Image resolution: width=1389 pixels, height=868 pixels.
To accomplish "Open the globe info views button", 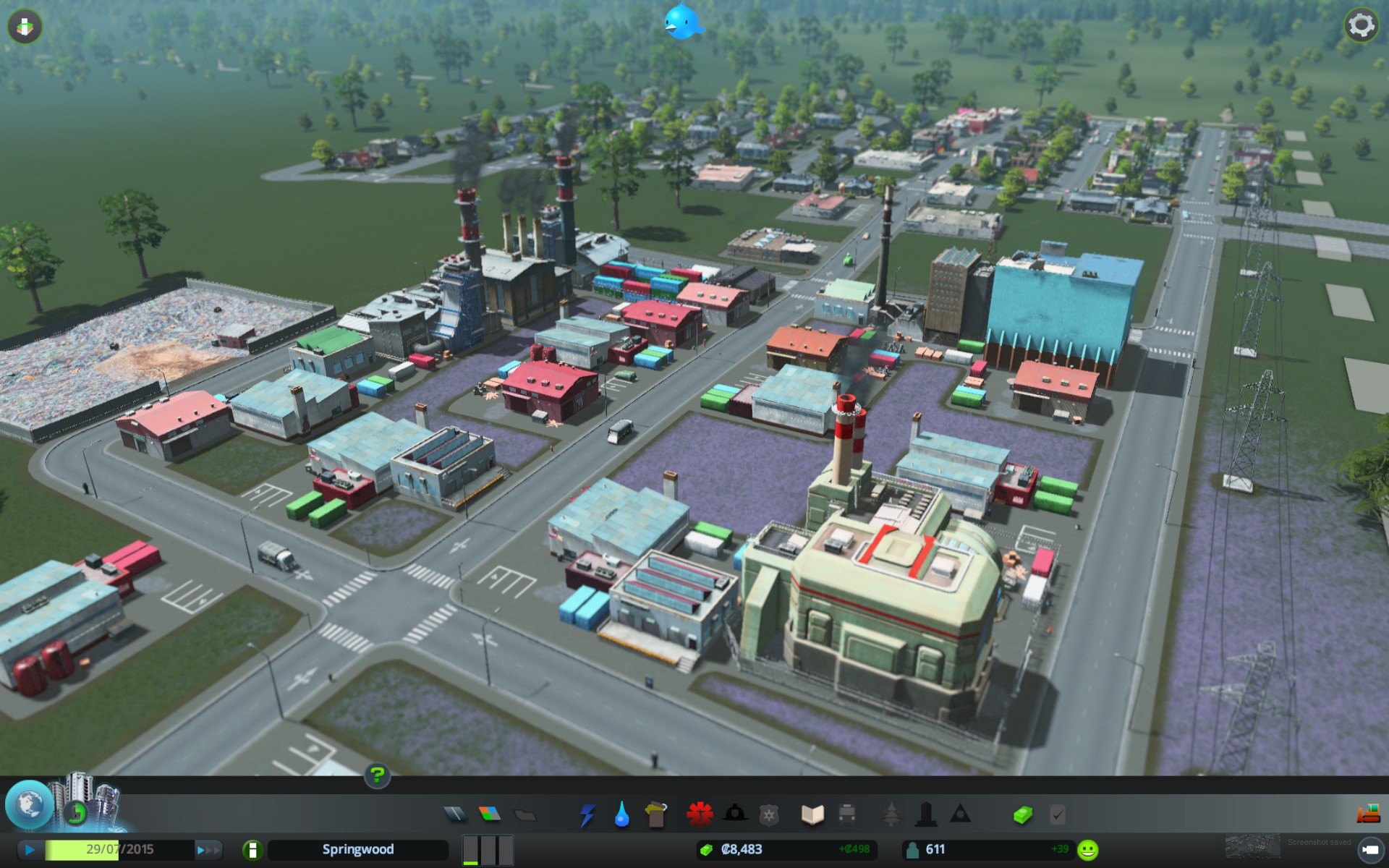I will pos(29,804).
